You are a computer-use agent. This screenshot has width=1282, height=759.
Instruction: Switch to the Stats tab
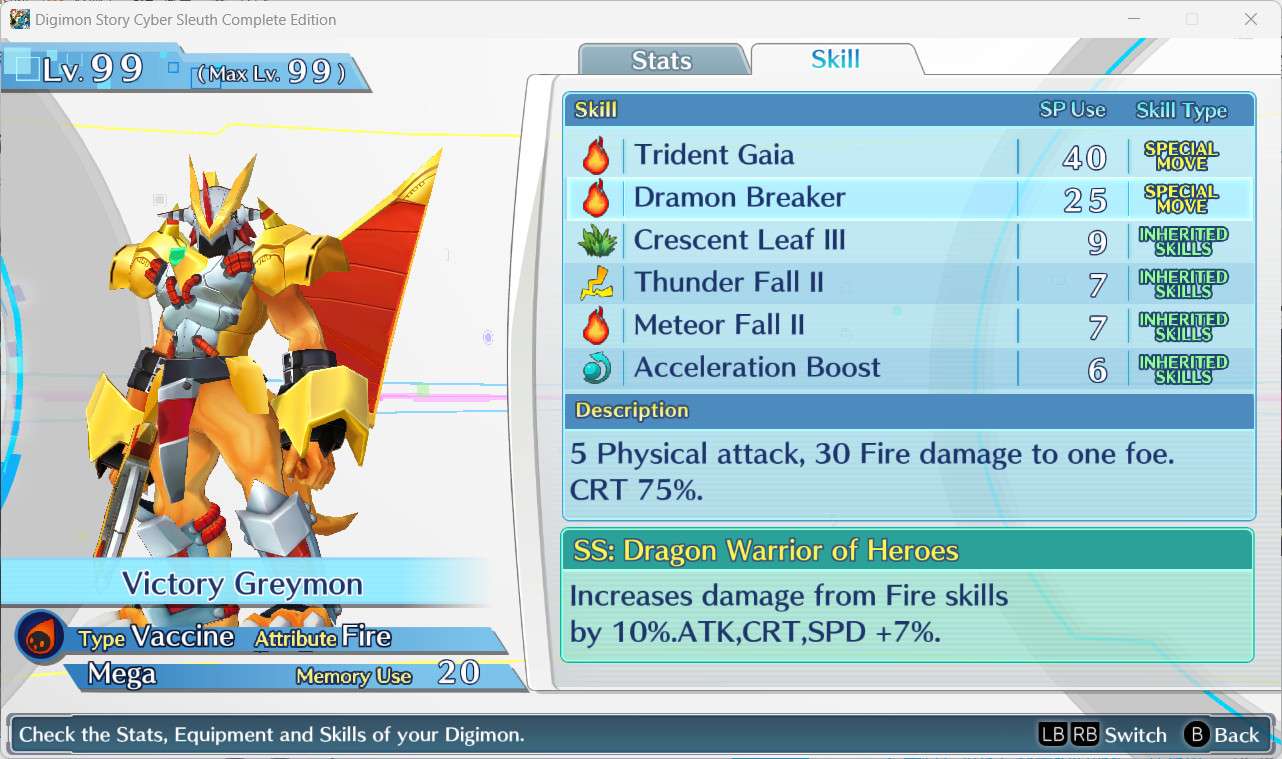(x=662, y=60)
